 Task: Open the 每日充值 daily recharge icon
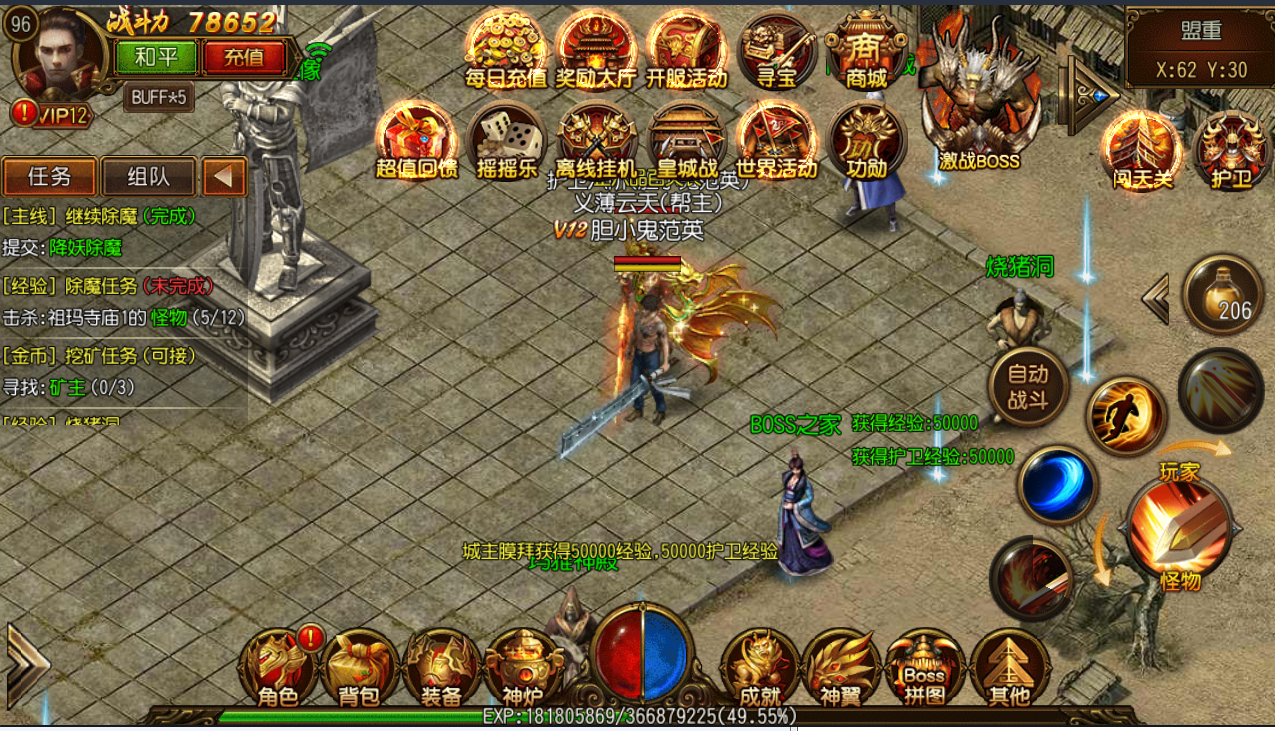point(506,50)
